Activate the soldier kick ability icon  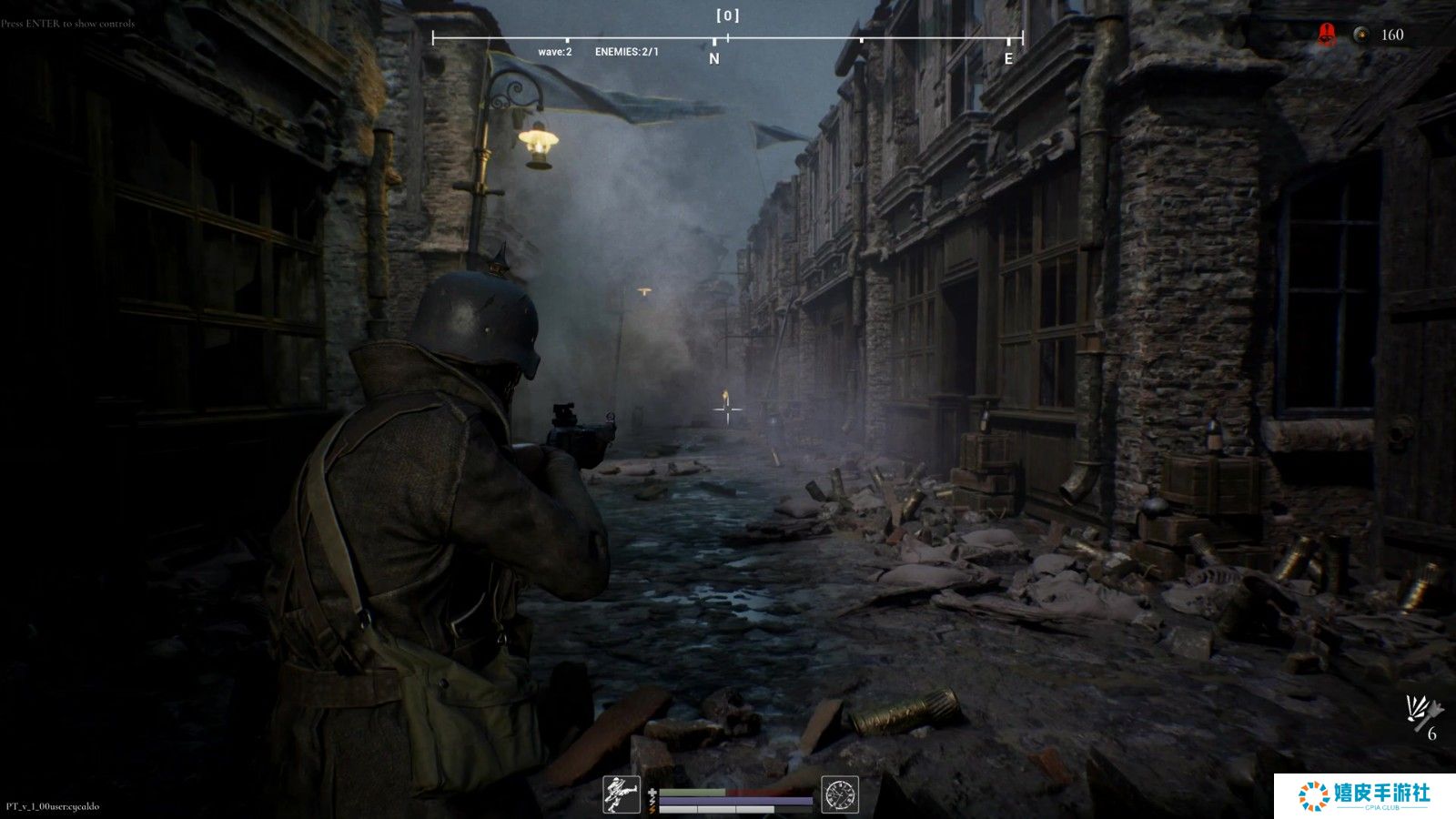pos(622,794)
